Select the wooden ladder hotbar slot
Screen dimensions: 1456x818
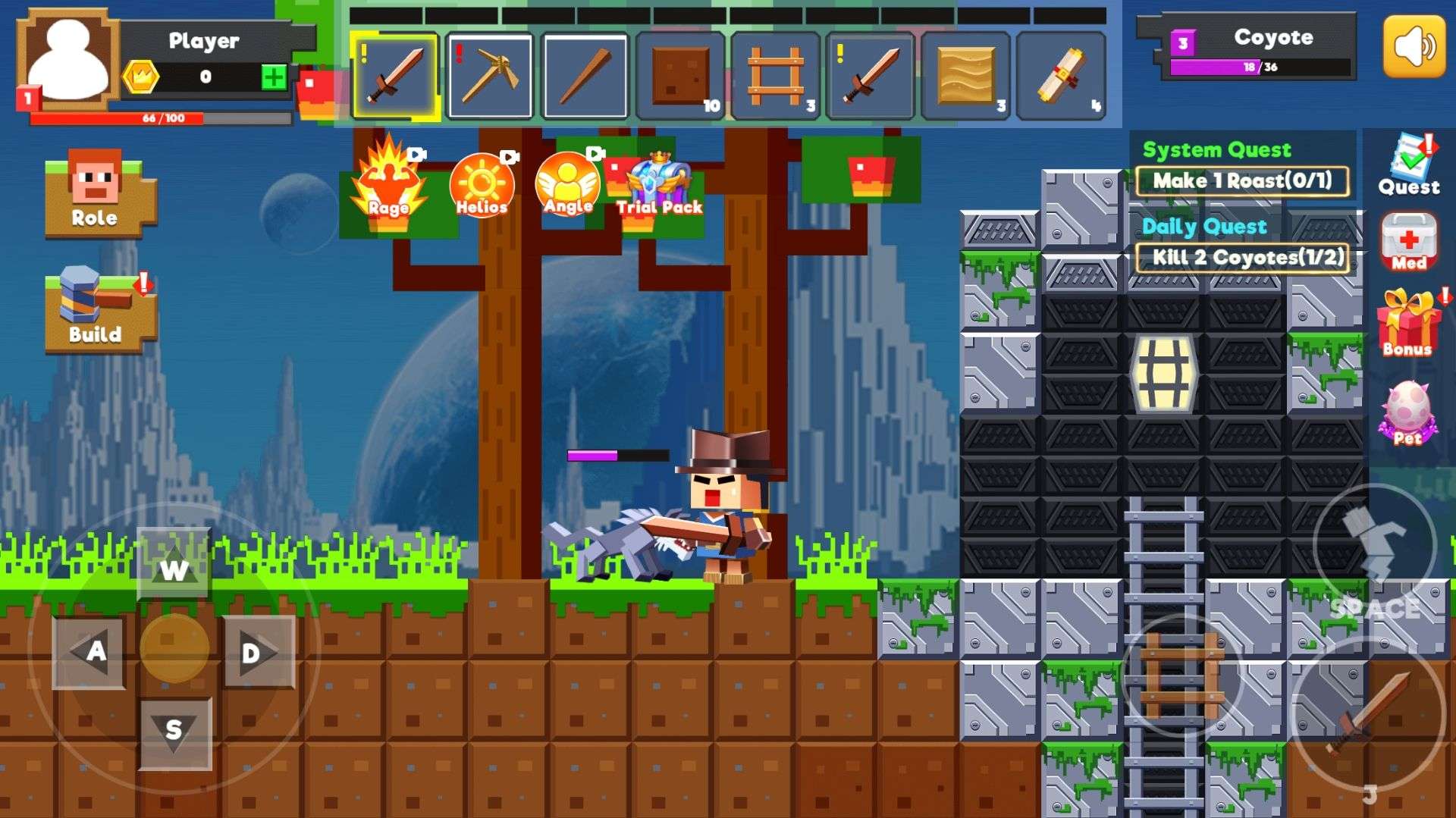(775, 76)
